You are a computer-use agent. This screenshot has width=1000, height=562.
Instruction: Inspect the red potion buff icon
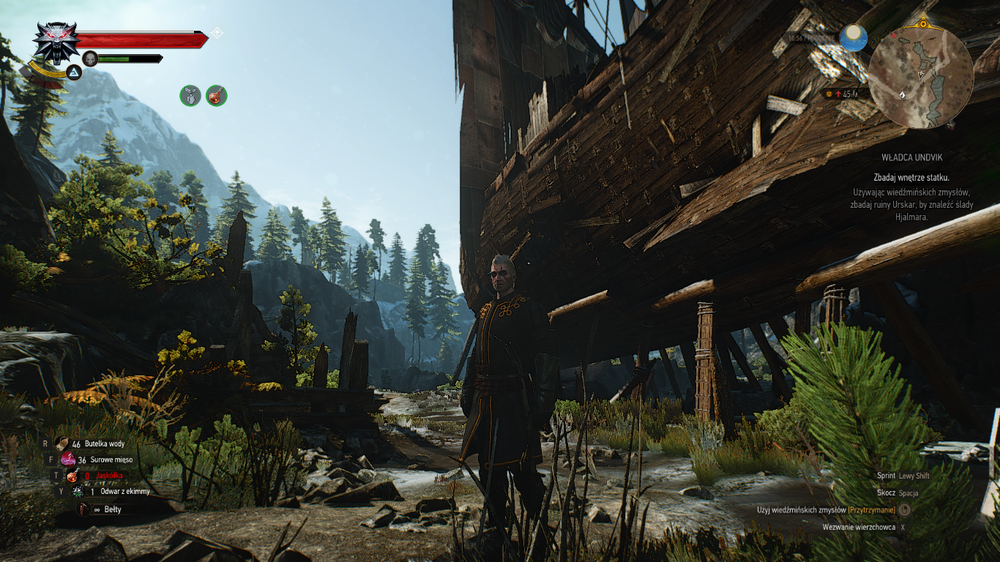tap(216, 96)
